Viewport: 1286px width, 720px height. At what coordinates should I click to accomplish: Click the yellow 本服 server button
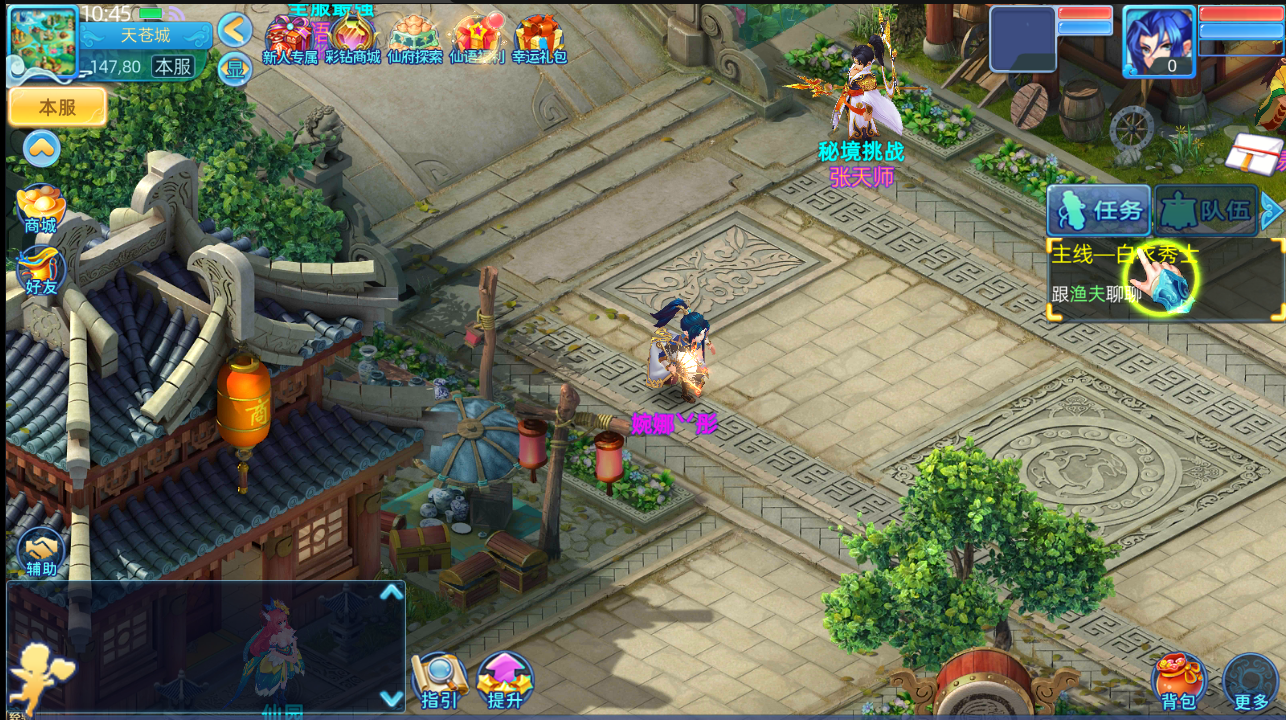[58, 108]
